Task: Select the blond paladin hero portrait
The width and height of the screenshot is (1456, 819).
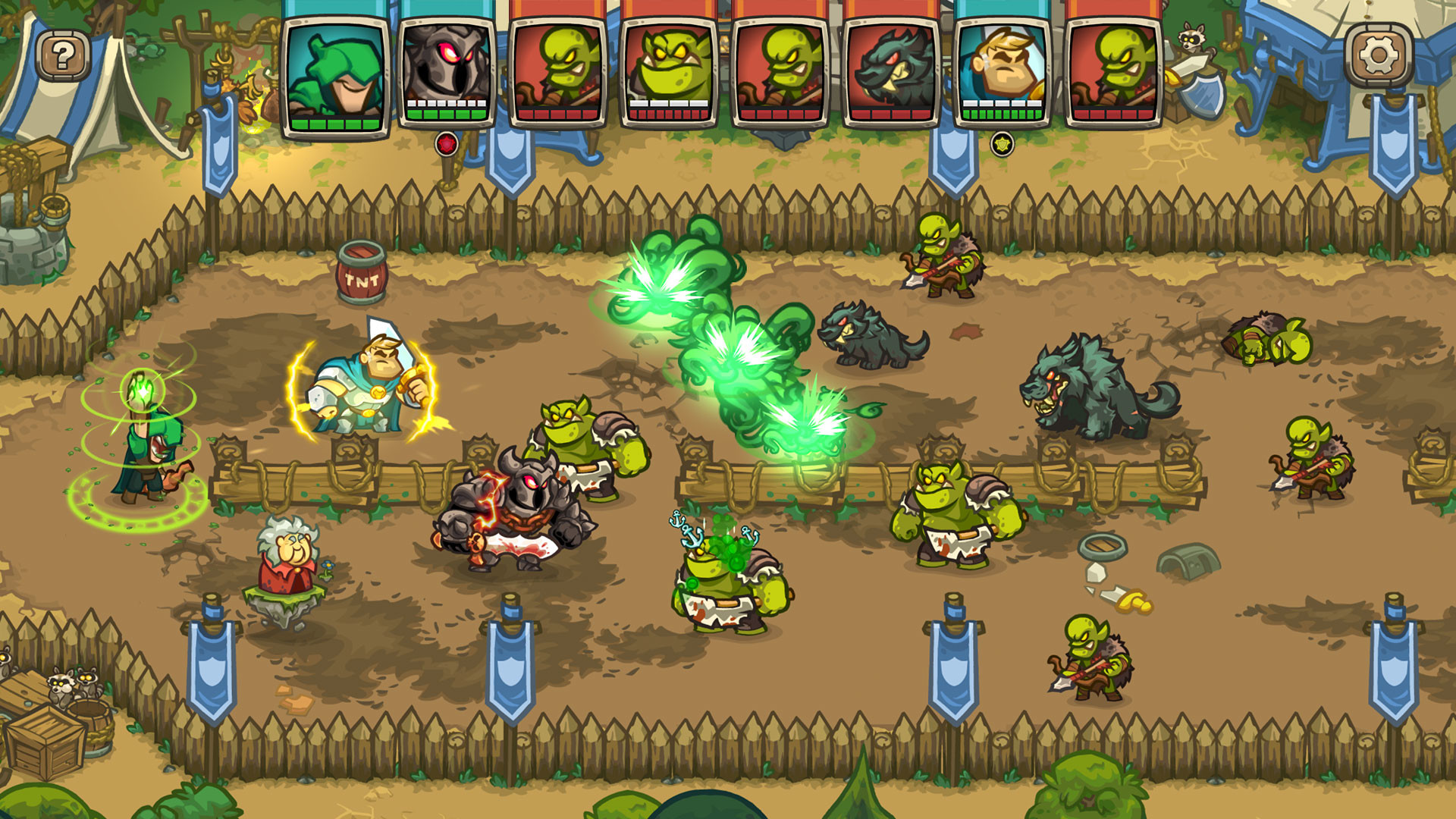Action: (x=1001, y=68)
